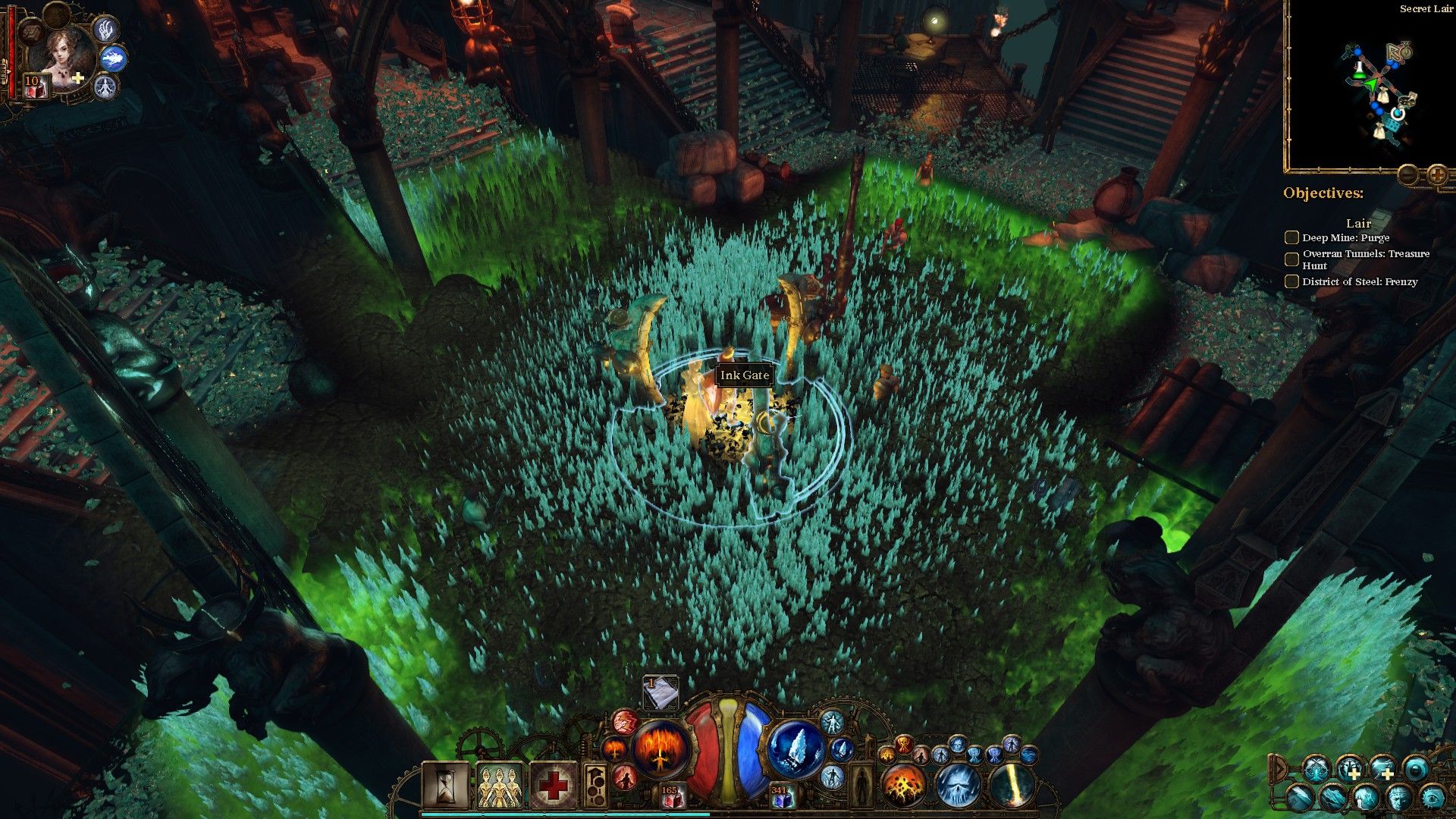The image size is (1456, 819).
Task: Click the minimap zoom-out minus button
Action: click(1407, 176)
